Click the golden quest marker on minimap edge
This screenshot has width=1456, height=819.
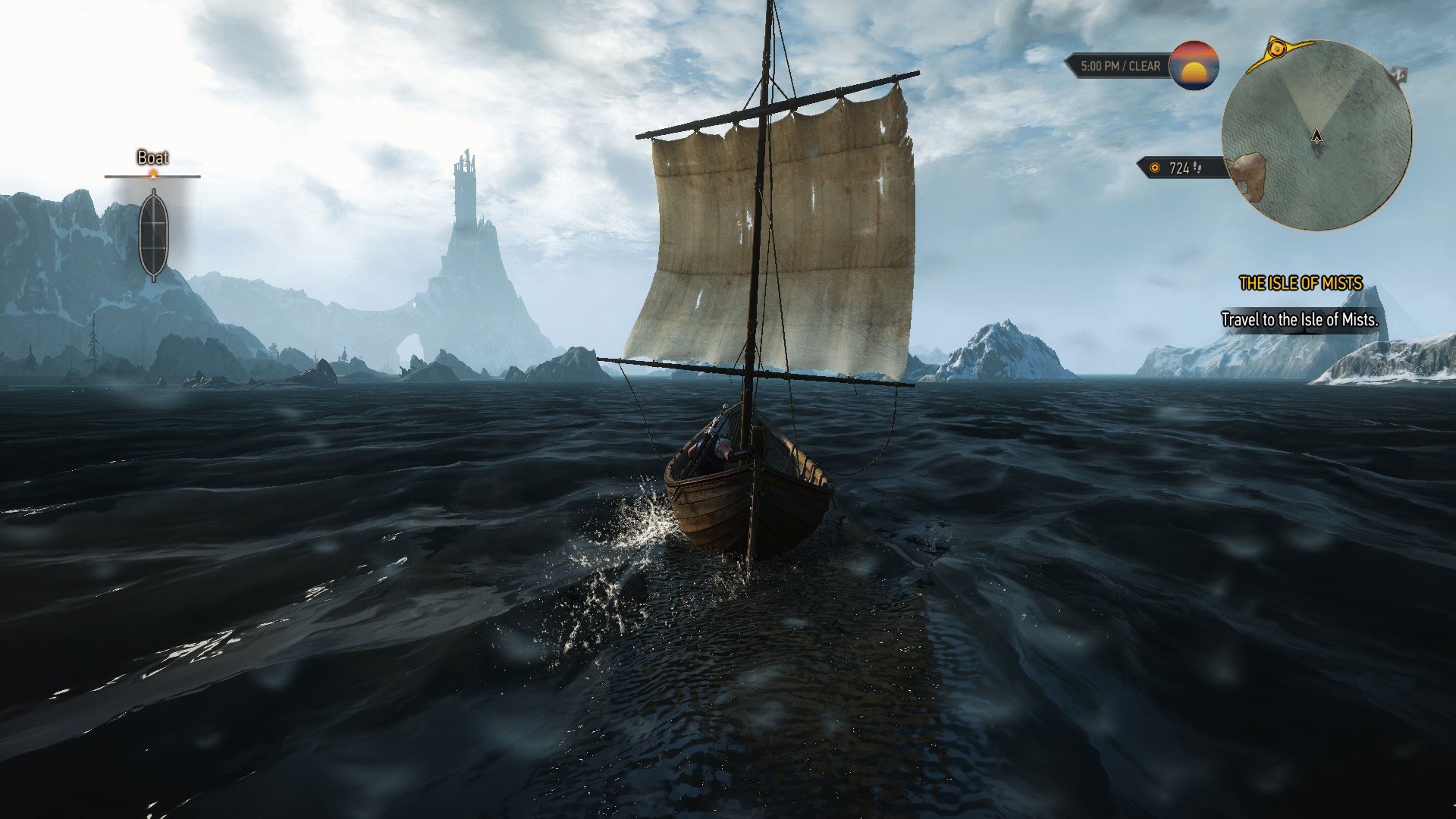(x=1277, y=49)
